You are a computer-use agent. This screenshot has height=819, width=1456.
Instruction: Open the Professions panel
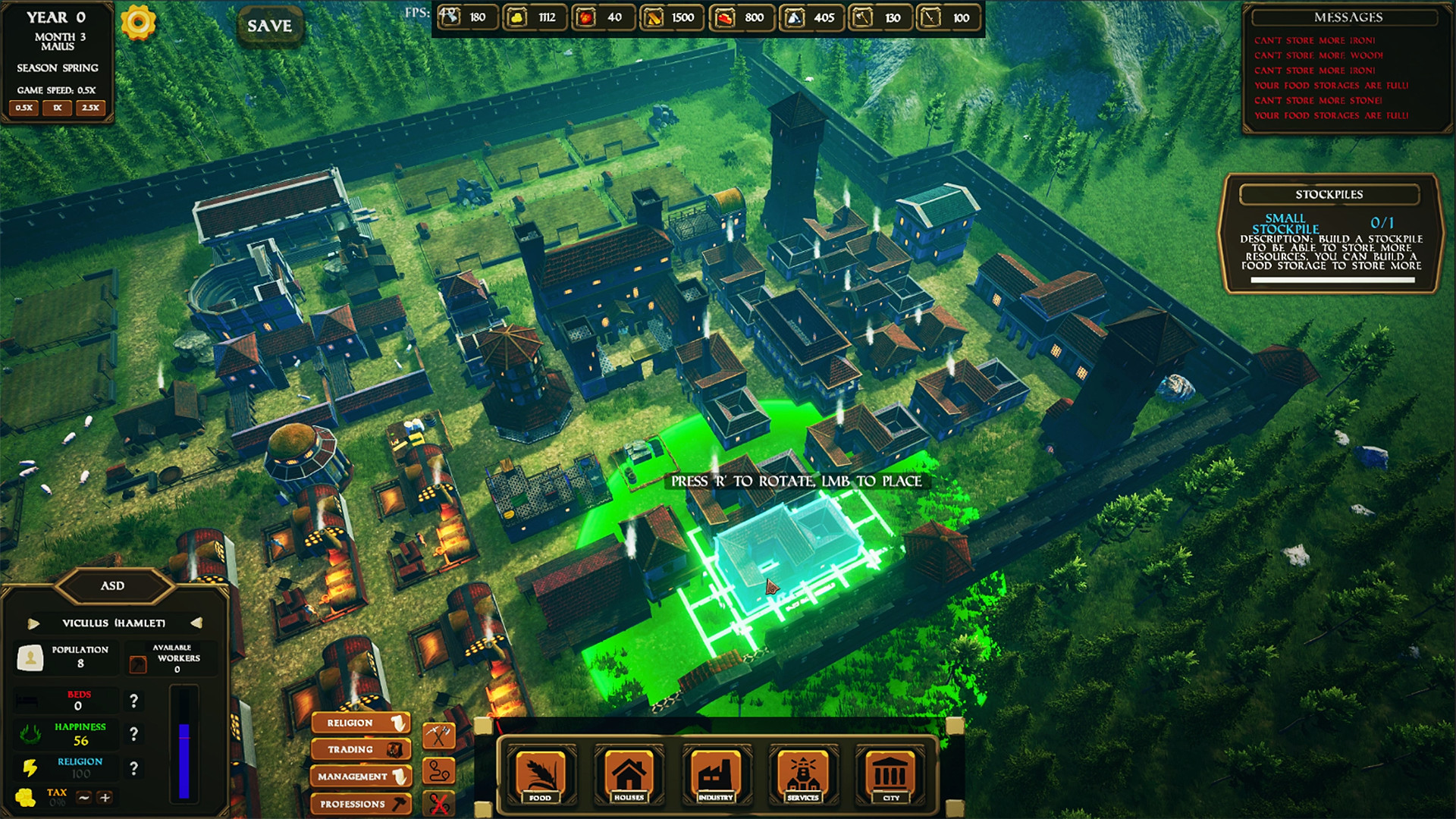(360, 803)
